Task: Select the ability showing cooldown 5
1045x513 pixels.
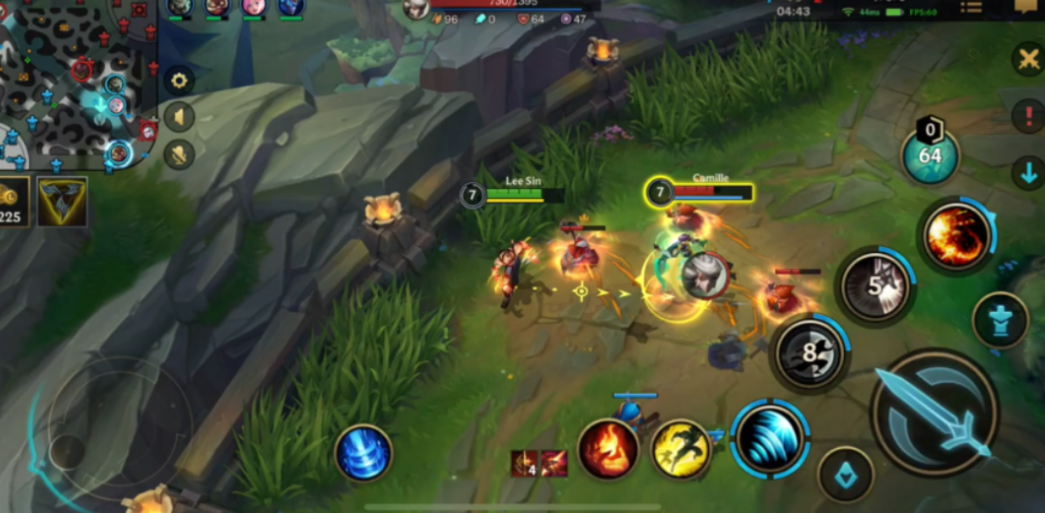Action: 875,286
